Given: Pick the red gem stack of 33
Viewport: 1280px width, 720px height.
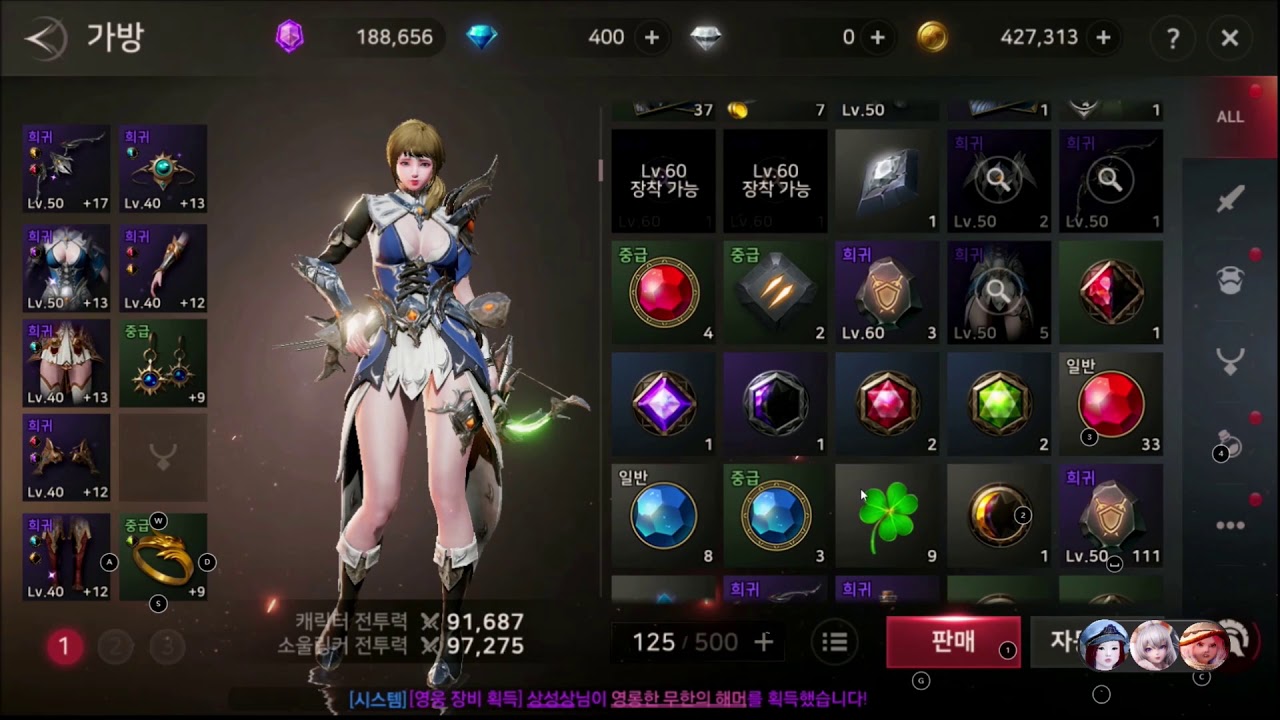Looking at the screenshot, I should pos(1111,404).
